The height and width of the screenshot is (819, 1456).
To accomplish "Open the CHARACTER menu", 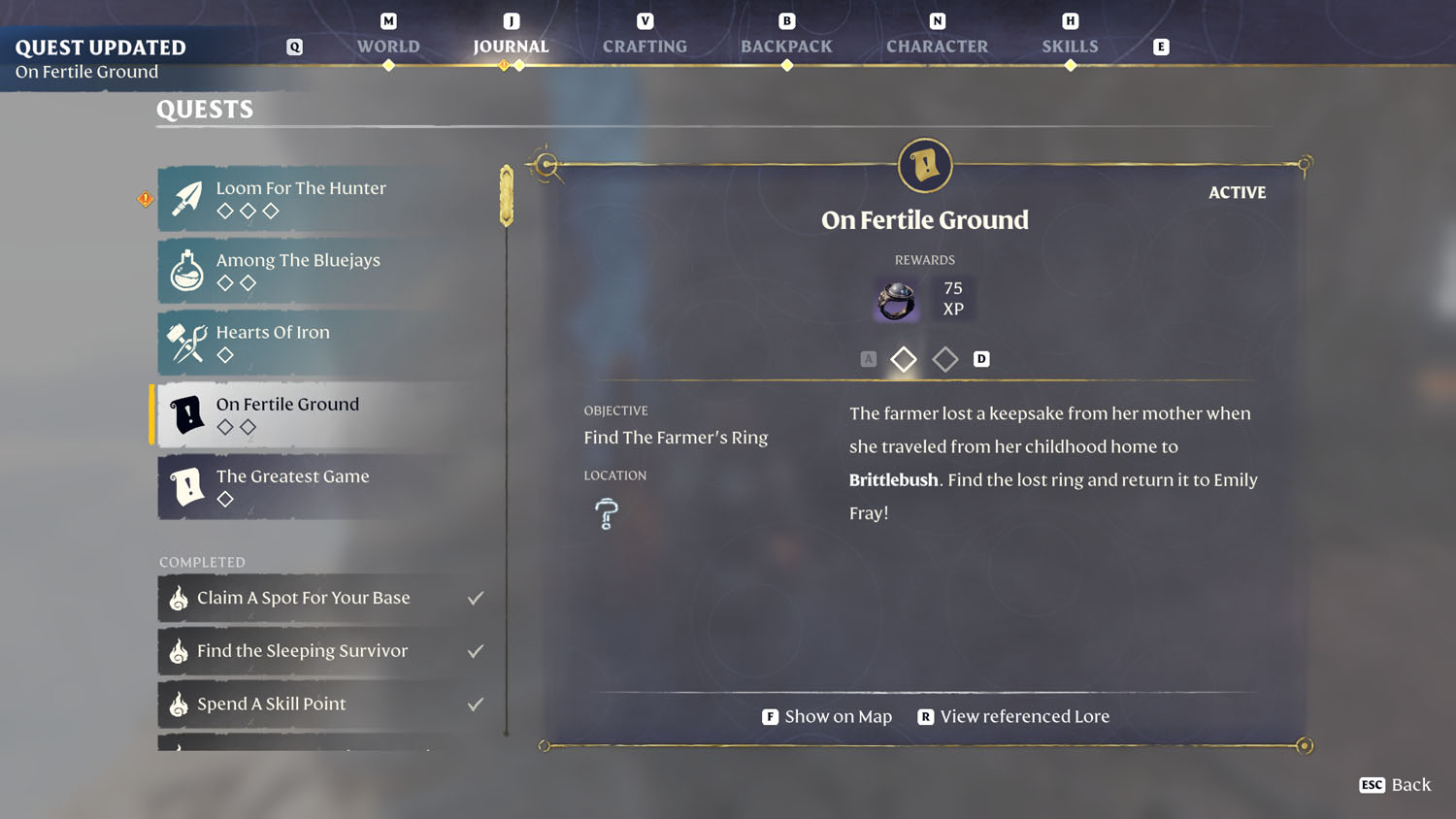I will tap(937, 46).
